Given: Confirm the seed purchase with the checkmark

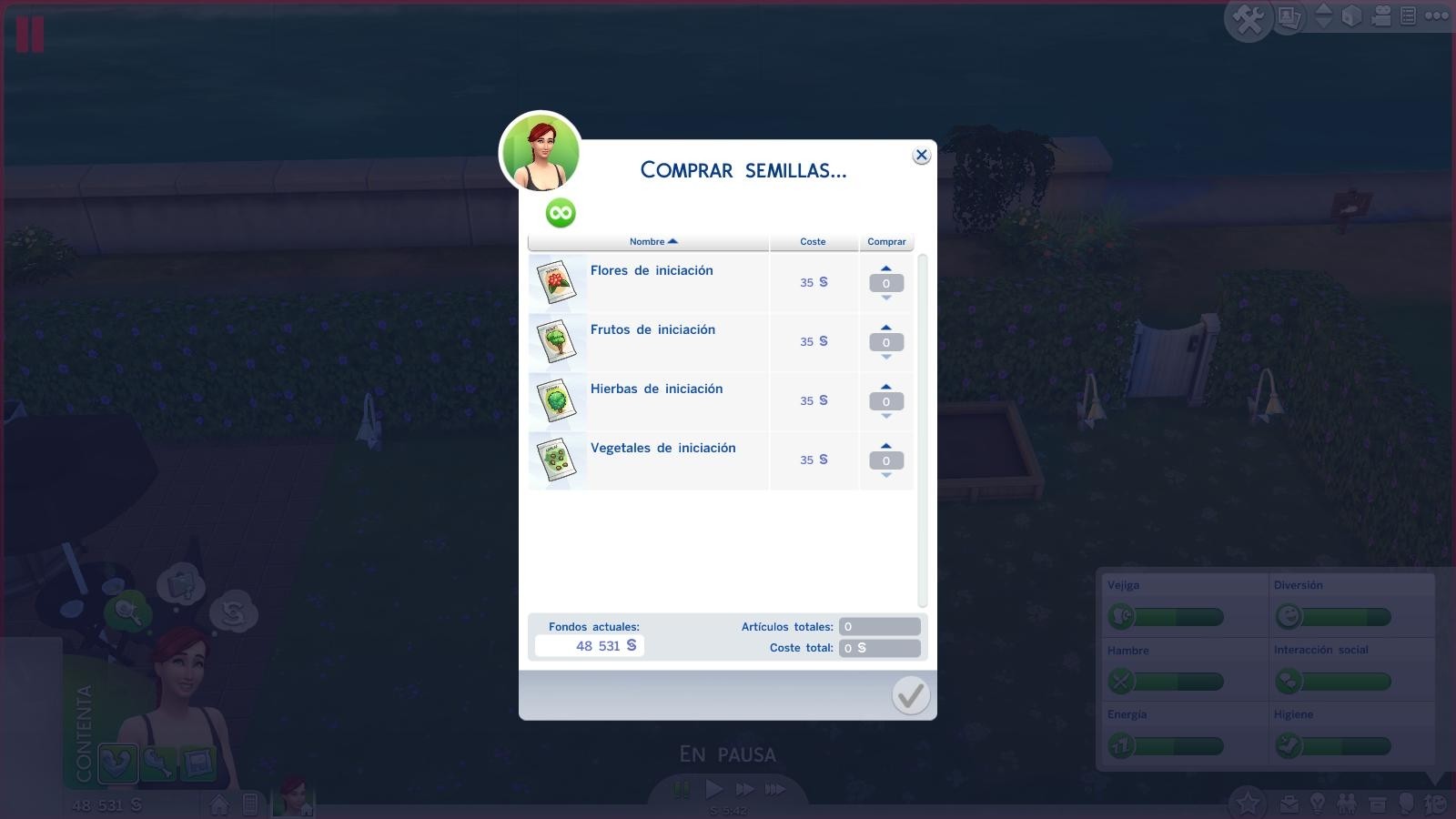Looking at the screenshot, I should [909, 695].
